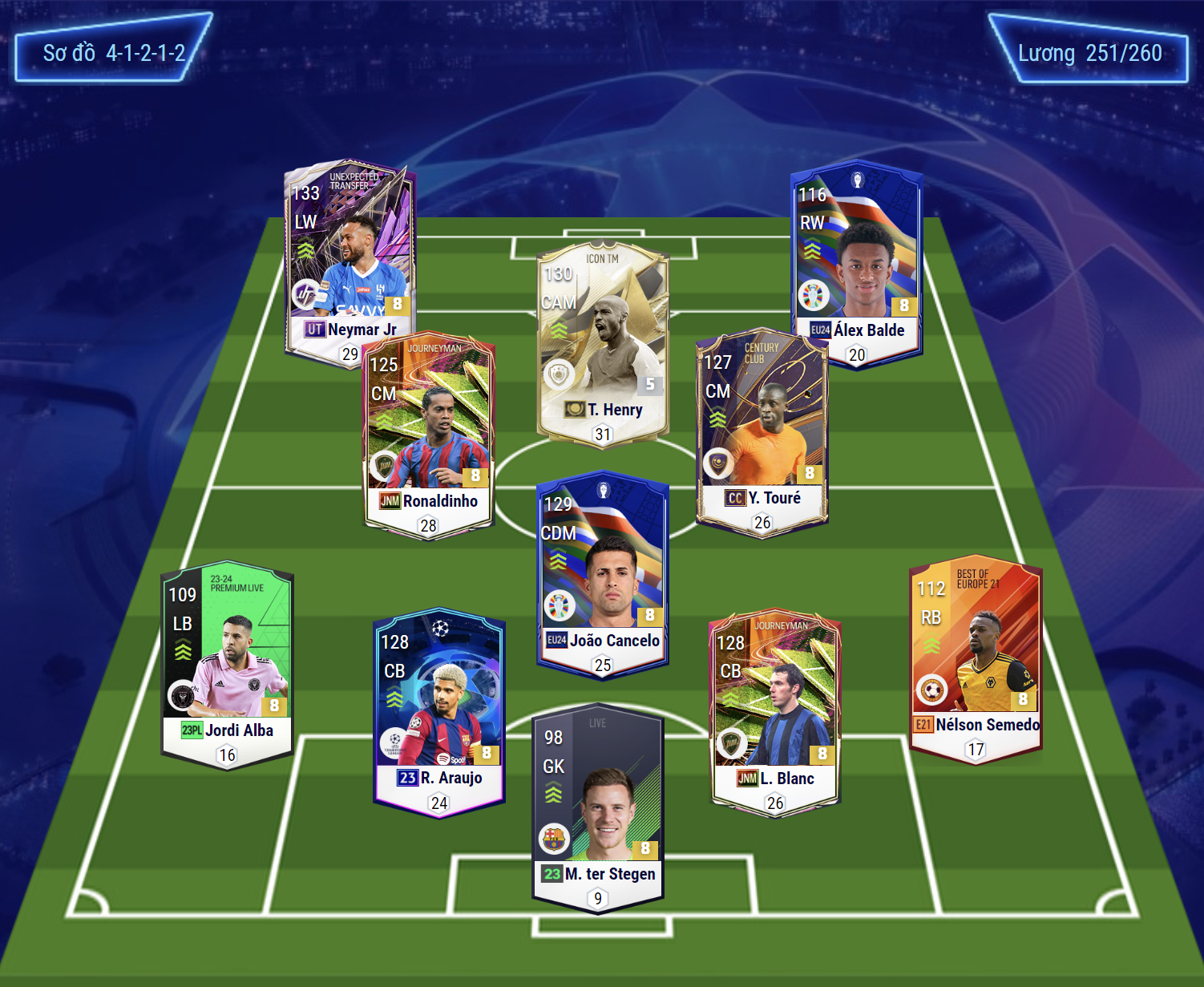Open the 4-1-2-1-2 formation selector
The height and width of the screenshot is (987, 1204).
tap(113, 53)
